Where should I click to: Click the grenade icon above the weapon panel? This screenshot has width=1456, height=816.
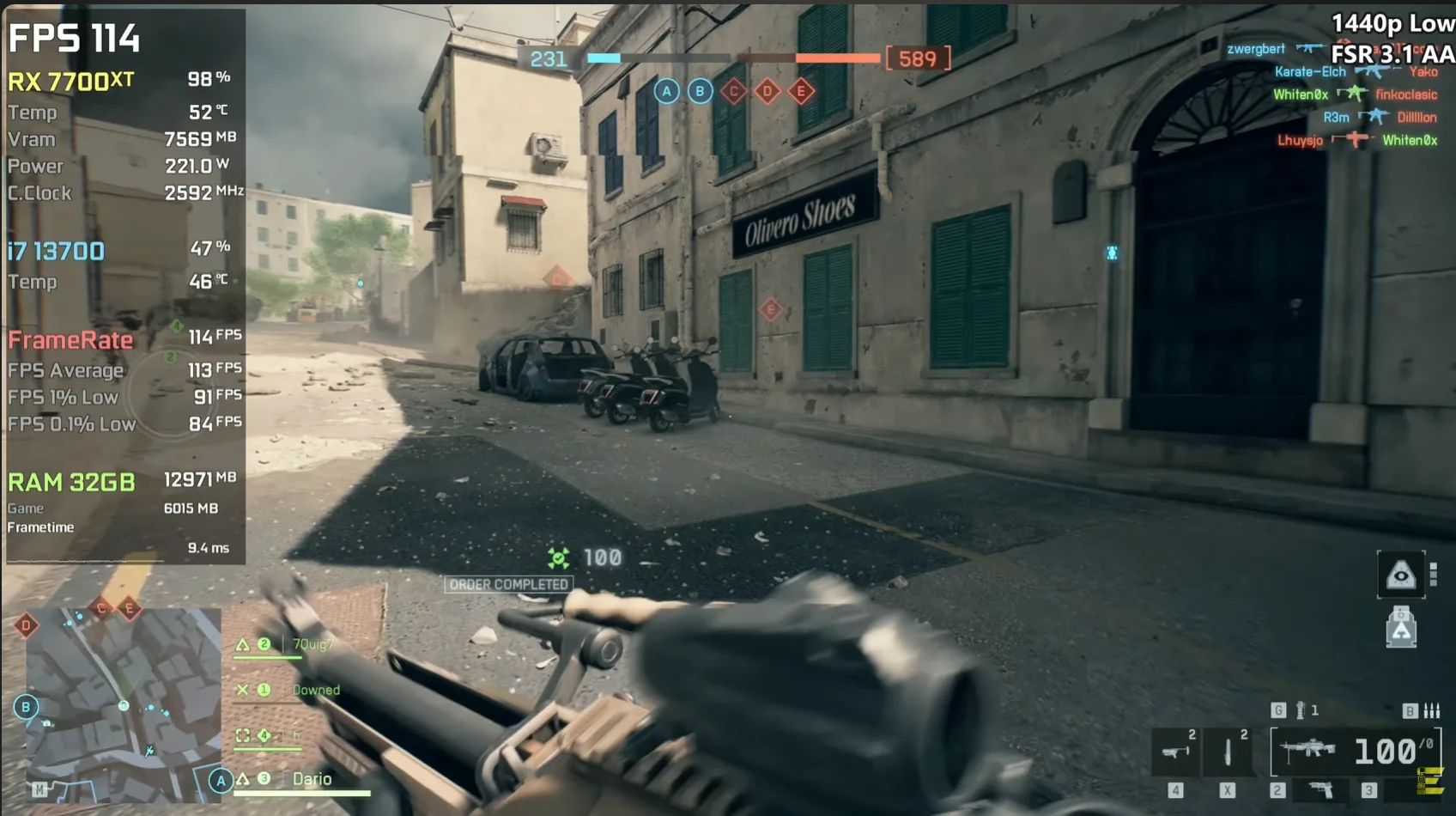pyautogui.click(x=1301, y=710)
